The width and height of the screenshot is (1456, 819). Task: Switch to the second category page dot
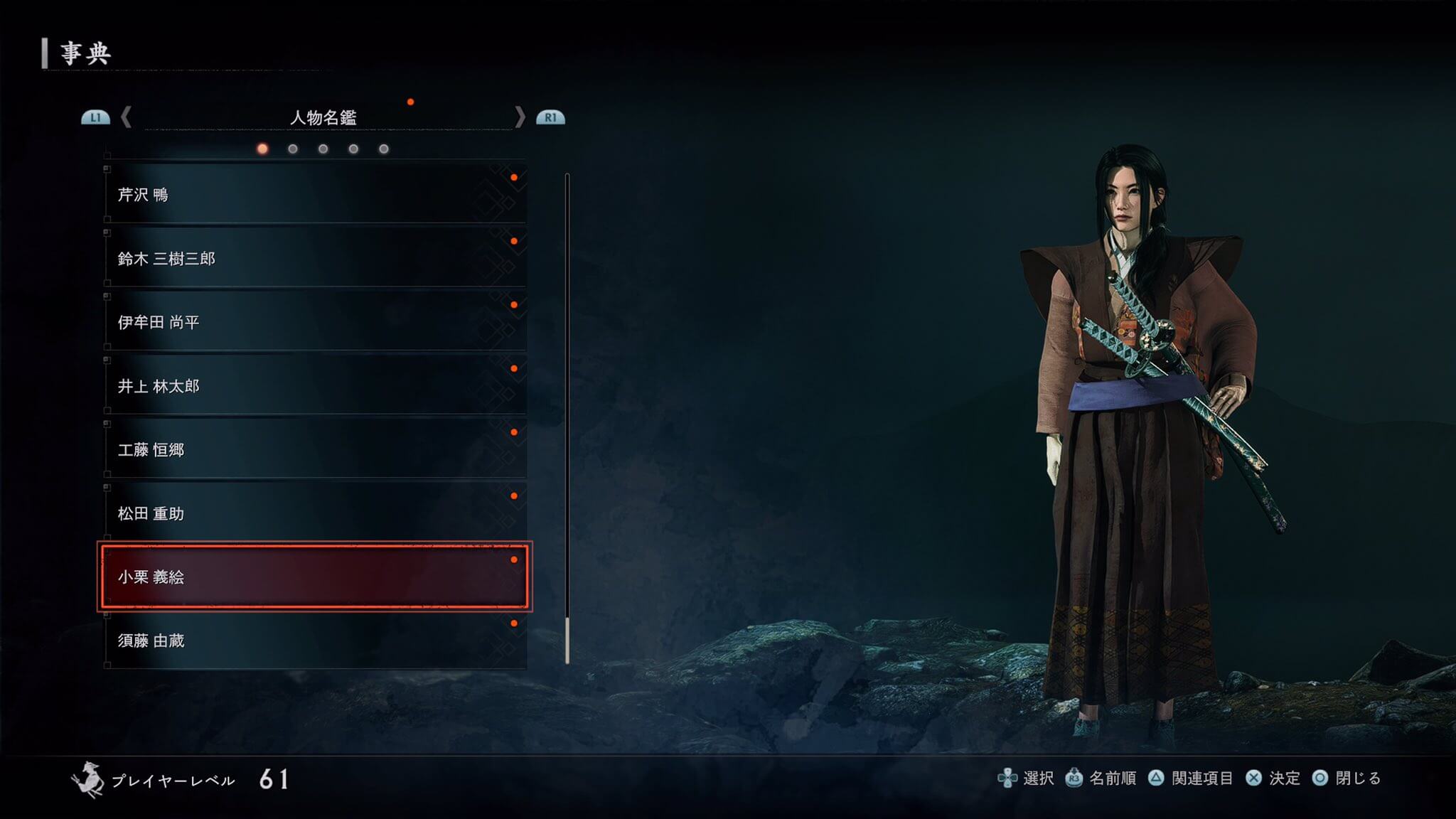click(293, 149)
